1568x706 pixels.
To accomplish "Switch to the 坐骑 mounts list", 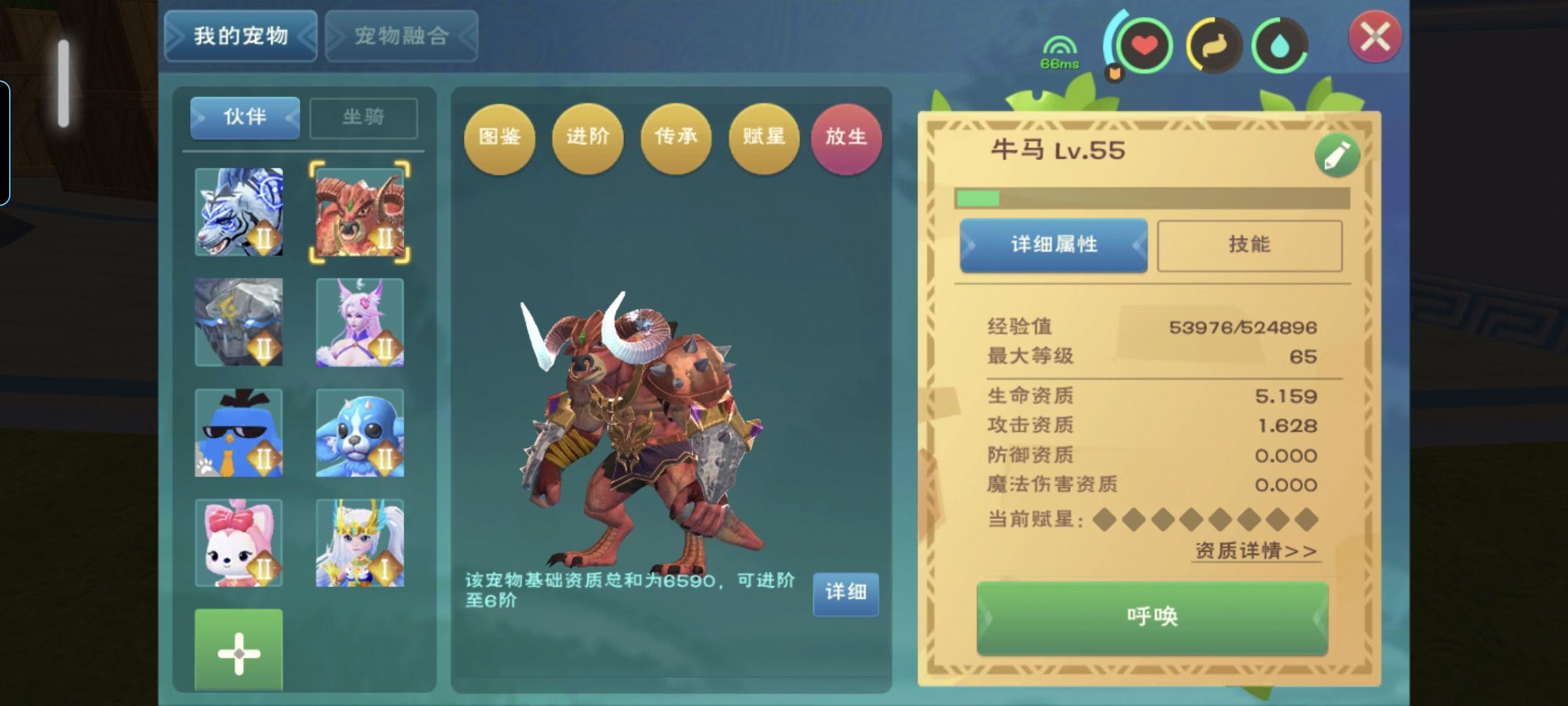I will pyautogui.click(x=363, y=118).
